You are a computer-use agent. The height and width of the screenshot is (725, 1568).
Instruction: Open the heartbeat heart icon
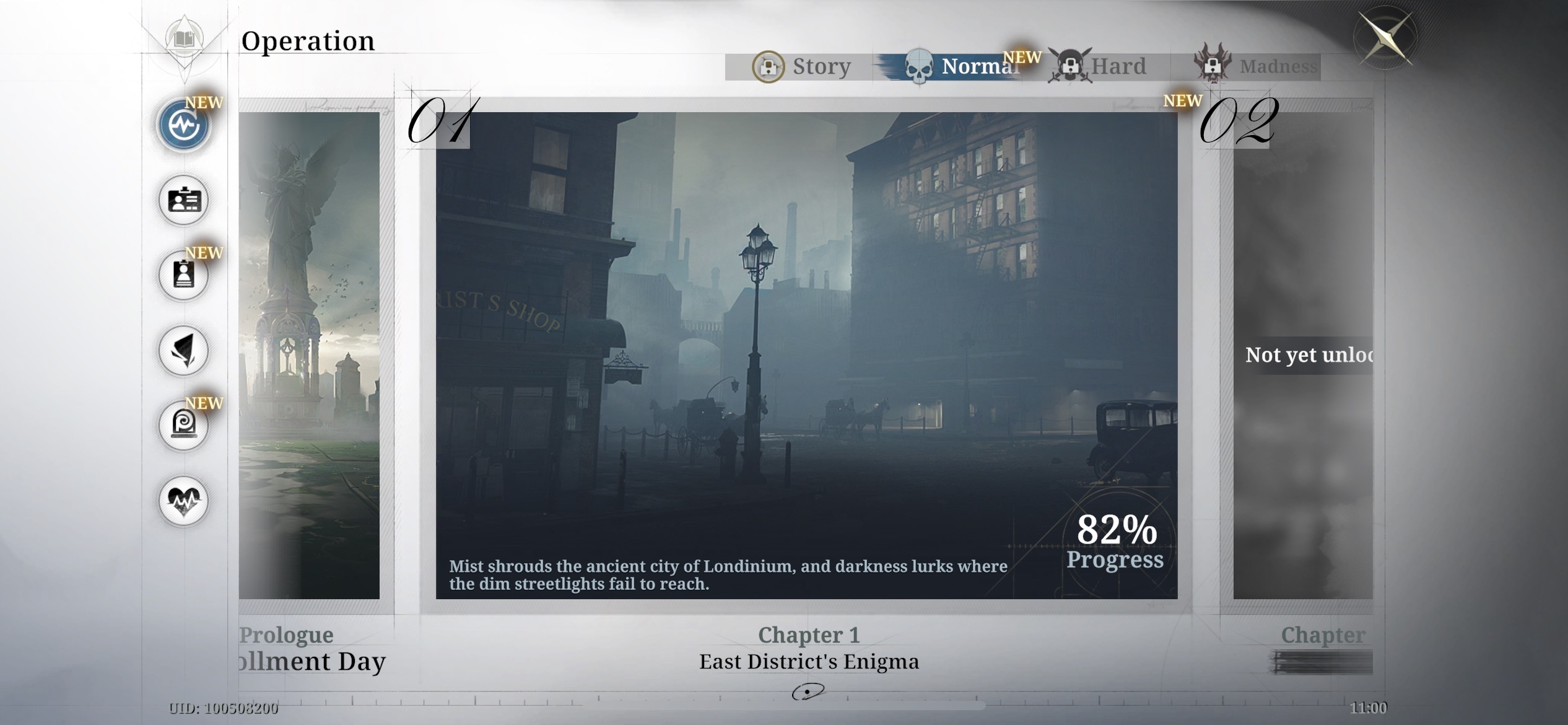click(184, 501)
